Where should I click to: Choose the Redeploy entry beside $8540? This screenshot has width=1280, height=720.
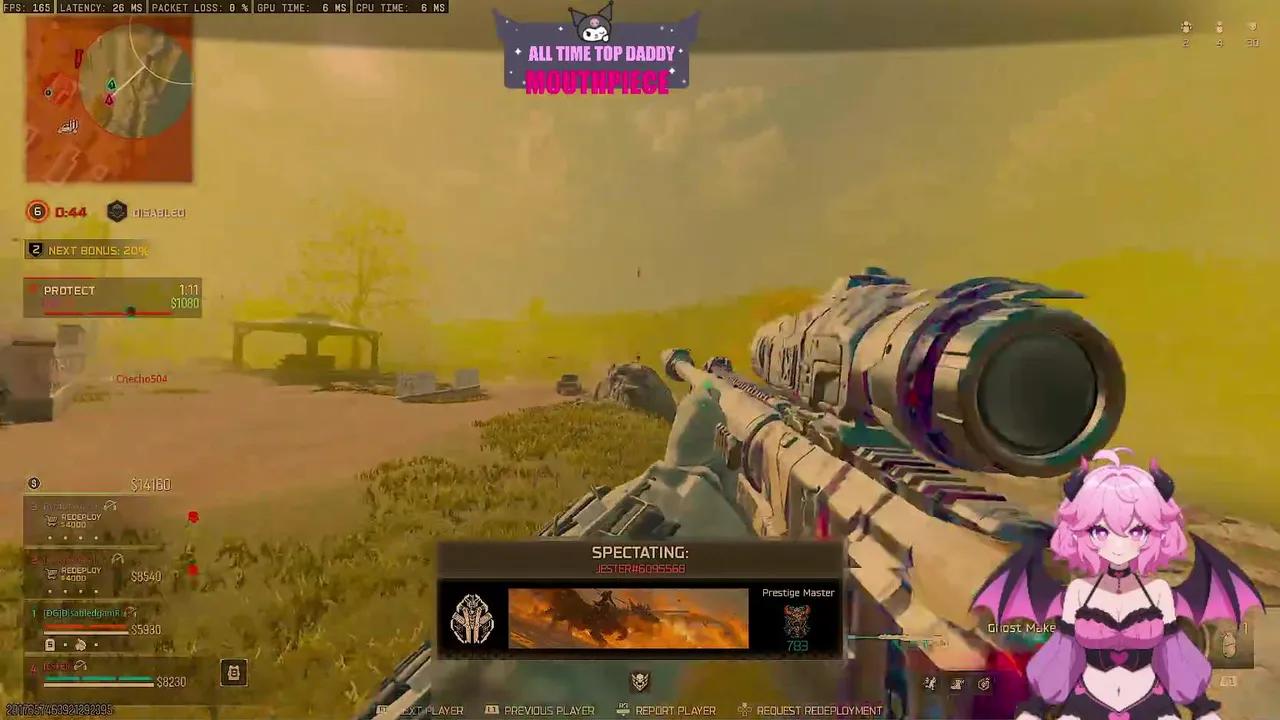[78, 574]
